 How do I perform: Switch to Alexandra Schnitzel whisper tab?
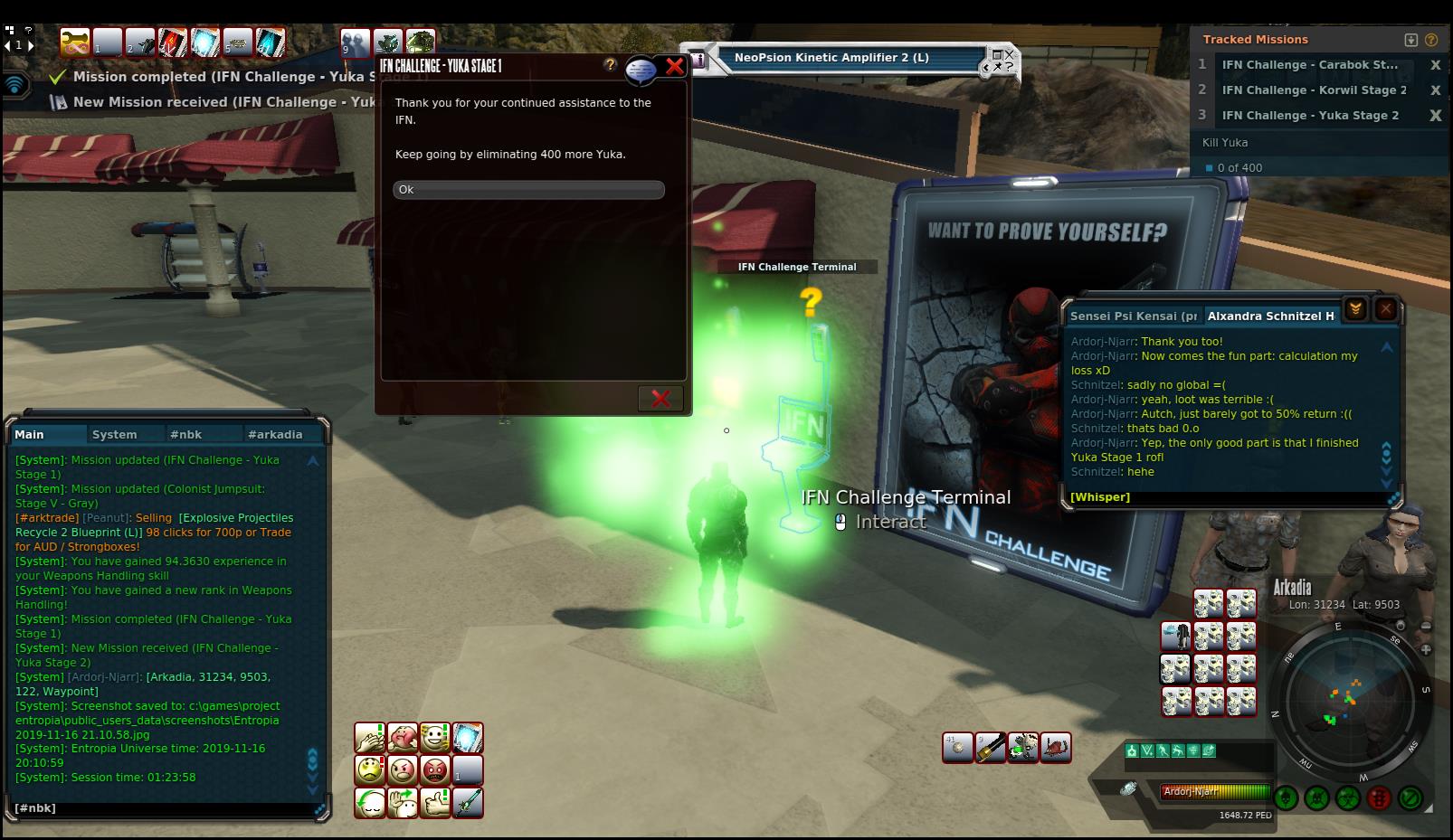tap(1270, 316)
